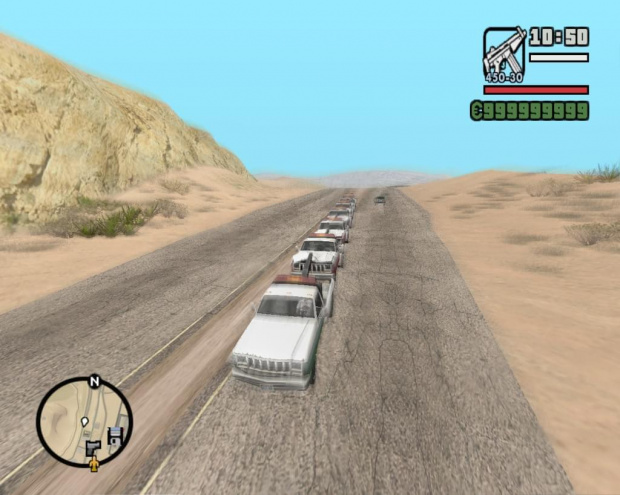Click the yellow figure blip on radar edge

(94, 464)
